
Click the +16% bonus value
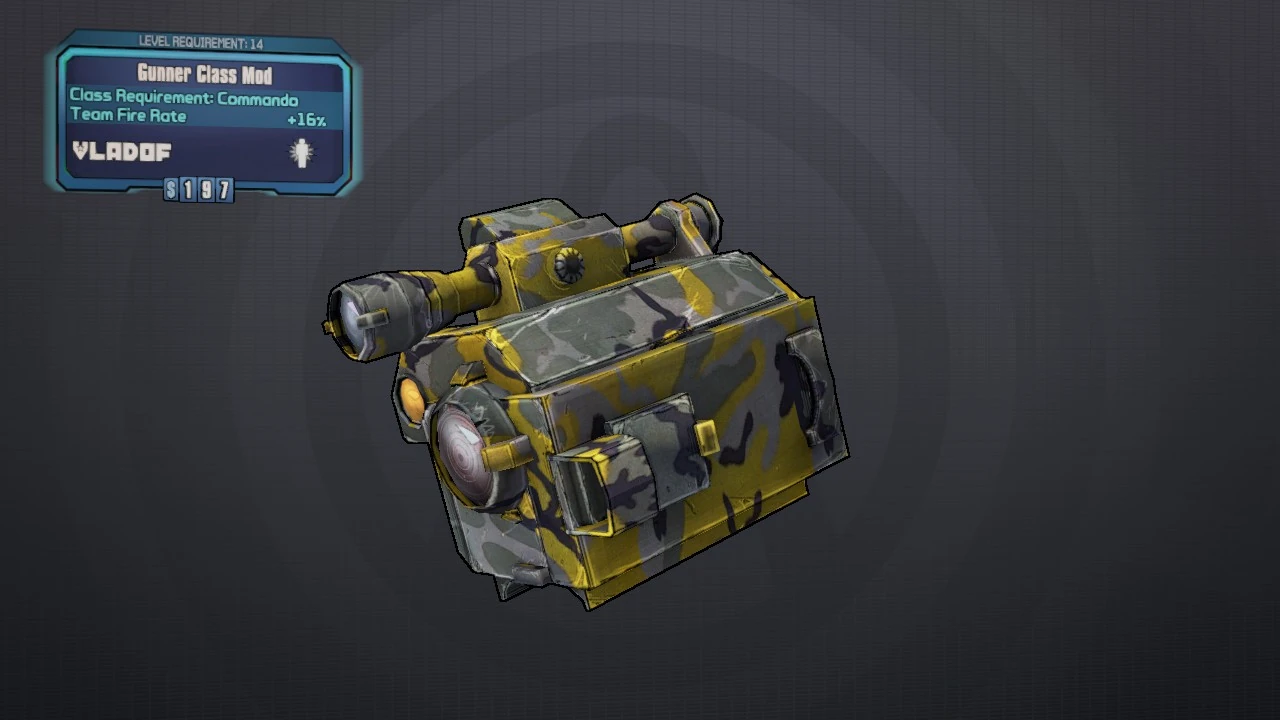tap(307, 118)
